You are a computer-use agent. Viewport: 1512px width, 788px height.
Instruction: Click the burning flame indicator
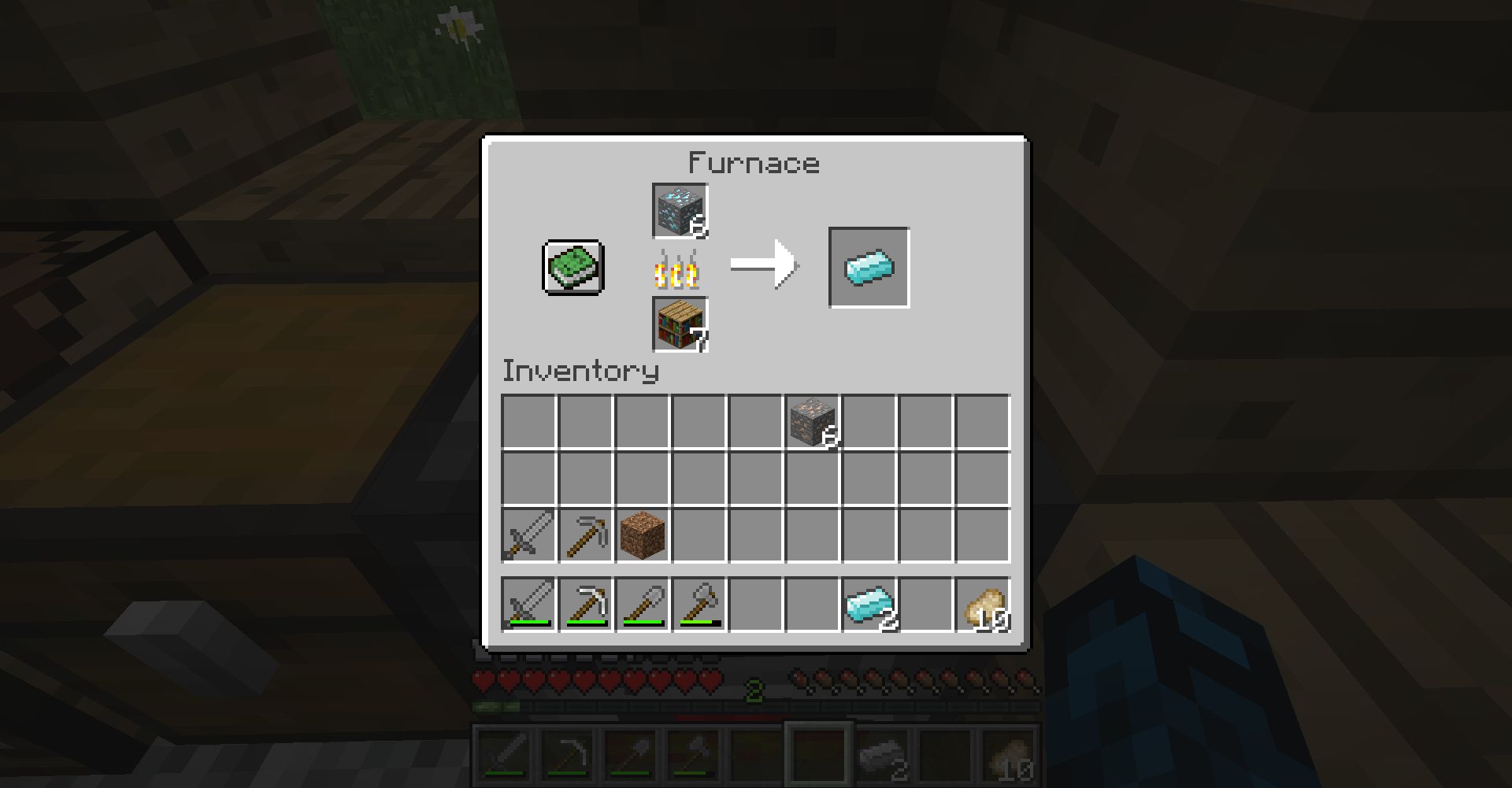(x=679, y=270)
